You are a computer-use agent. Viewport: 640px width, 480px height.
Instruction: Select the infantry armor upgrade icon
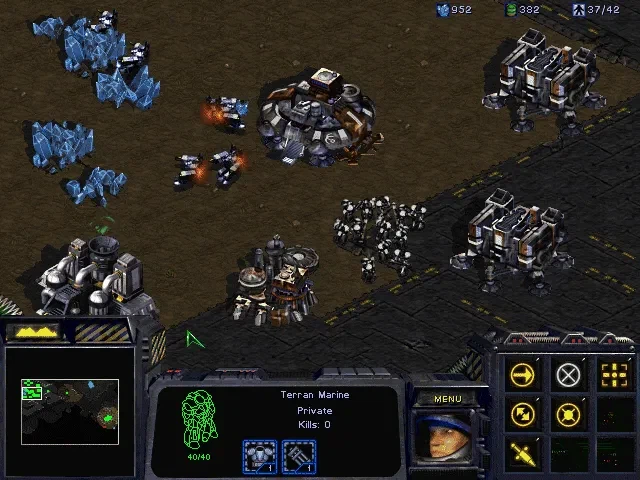click(x=259, y=455)
